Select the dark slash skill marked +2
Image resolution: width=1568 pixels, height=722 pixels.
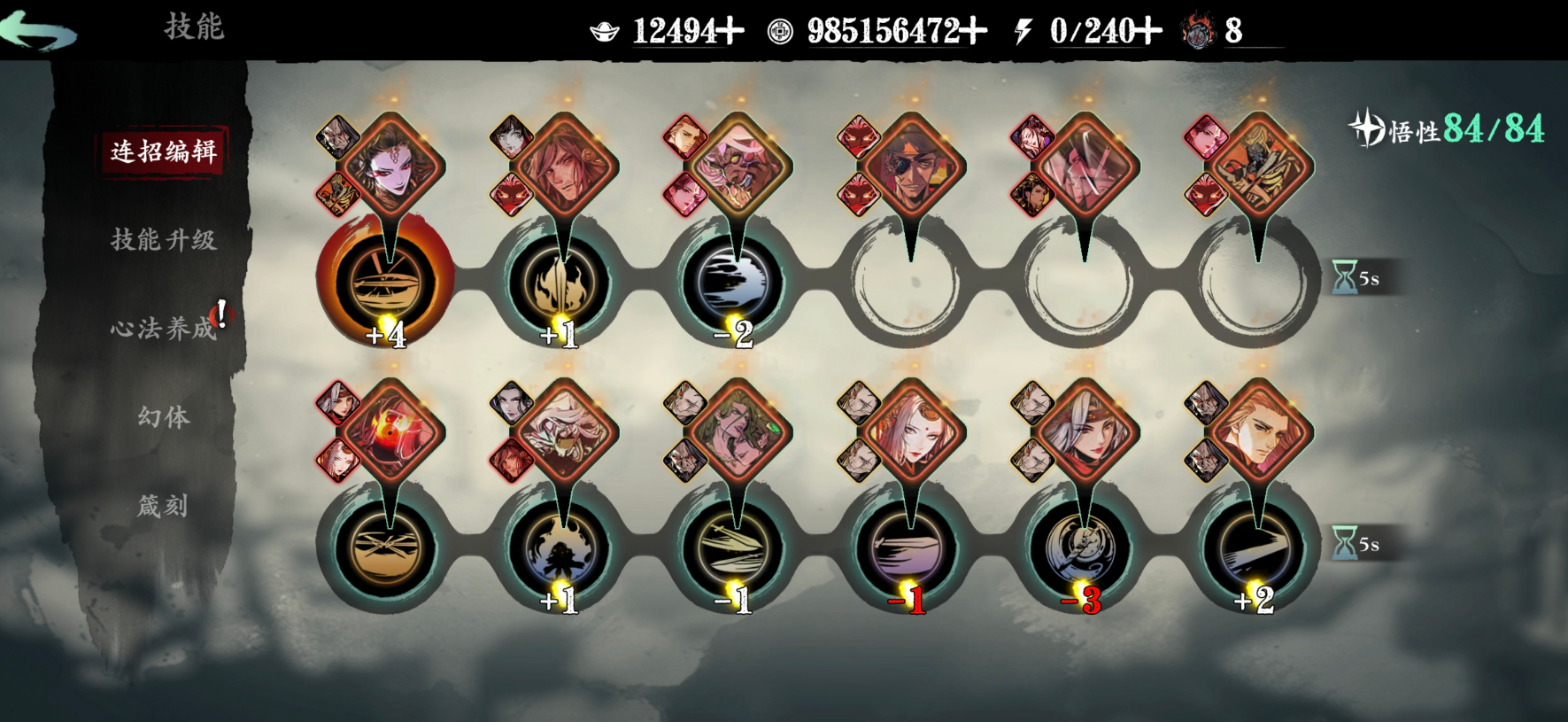point(1254,547)
